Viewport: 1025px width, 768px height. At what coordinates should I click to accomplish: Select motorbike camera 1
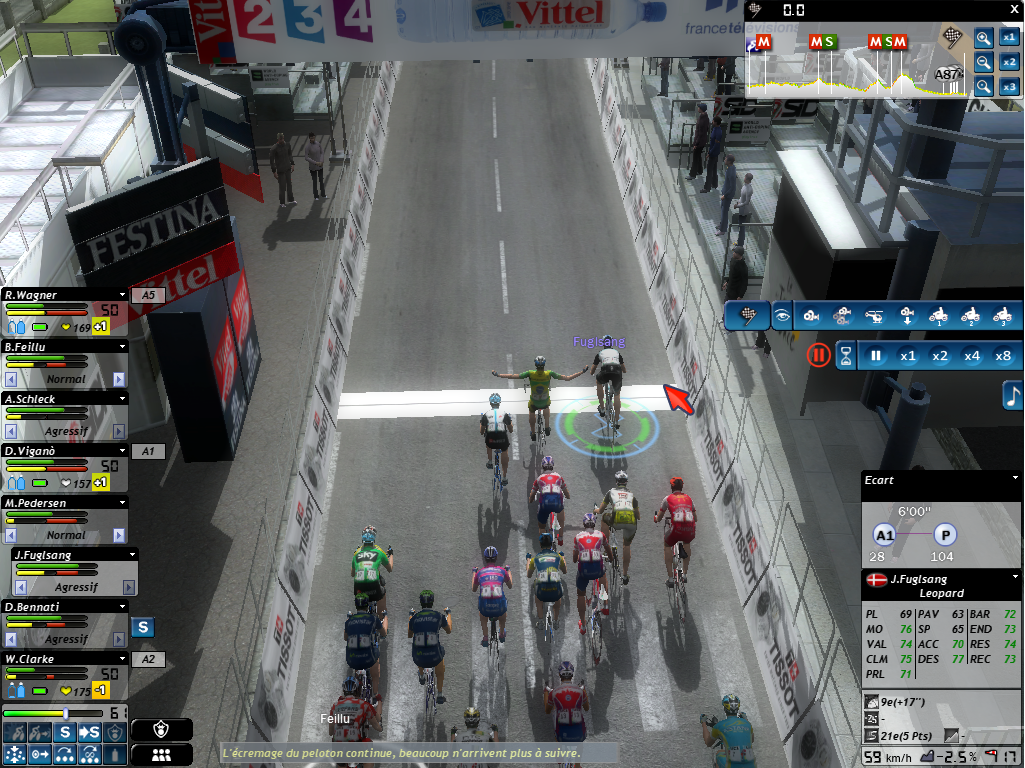pyautogui.click(x=938, y=316)
